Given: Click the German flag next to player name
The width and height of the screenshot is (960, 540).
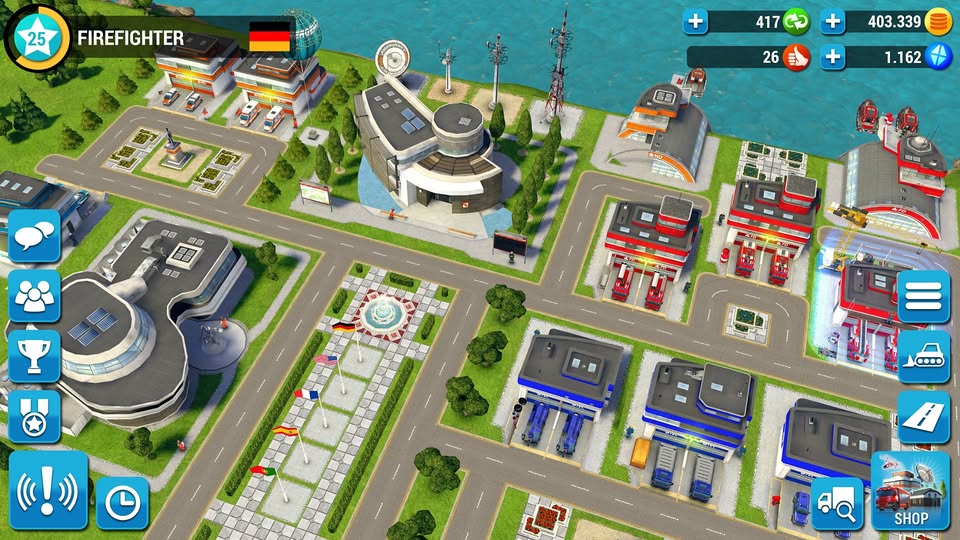Looking at the screenshot, I should [269, 38].
